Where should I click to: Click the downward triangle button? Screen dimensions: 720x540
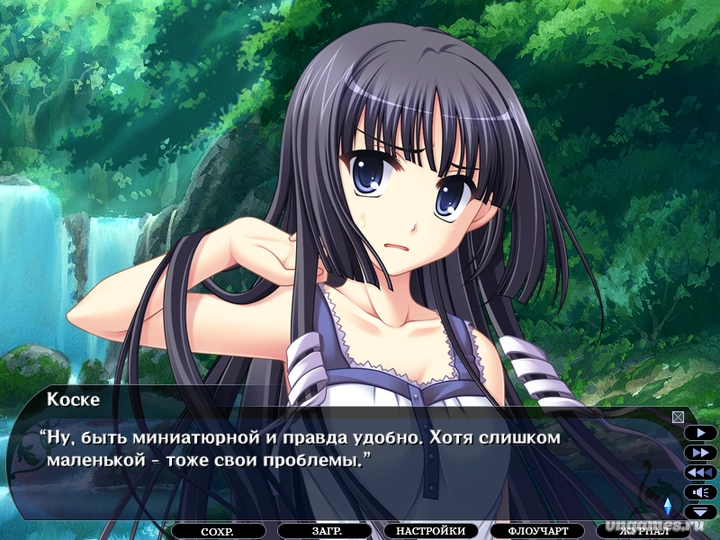coord(700,510)
